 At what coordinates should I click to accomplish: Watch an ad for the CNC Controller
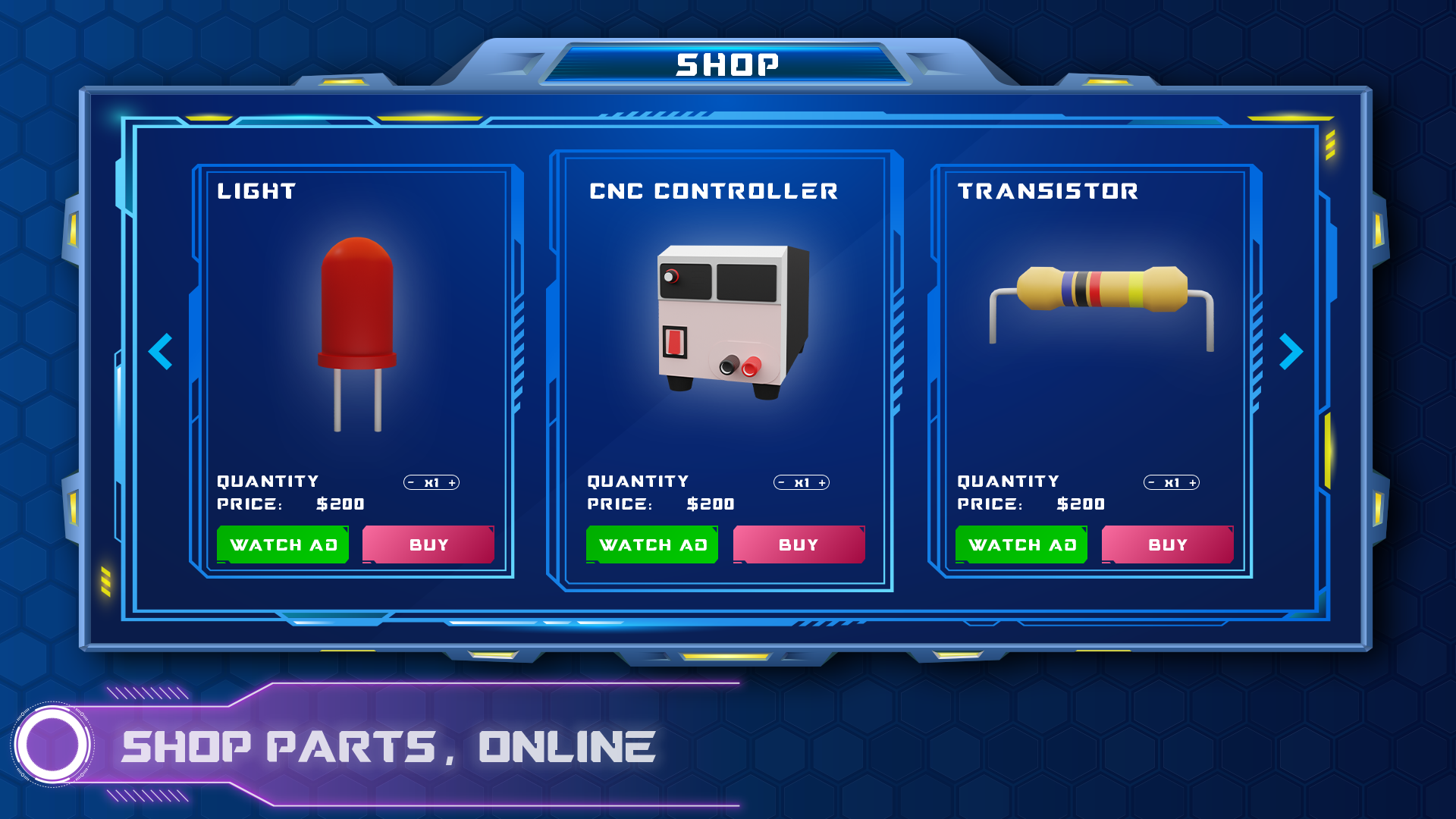[x=651, y=544]
